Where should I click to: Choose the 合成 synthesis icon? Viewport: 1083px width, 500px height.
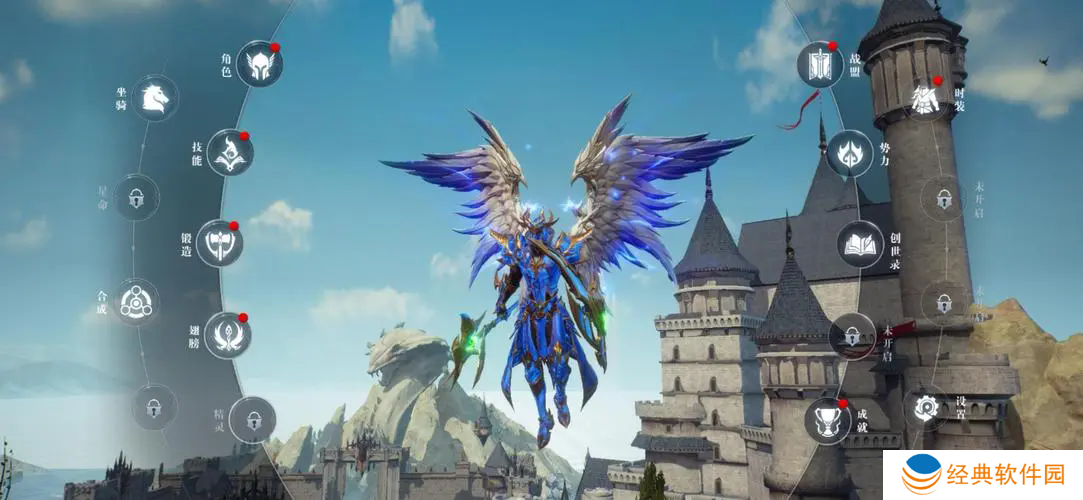coord(134,301)
